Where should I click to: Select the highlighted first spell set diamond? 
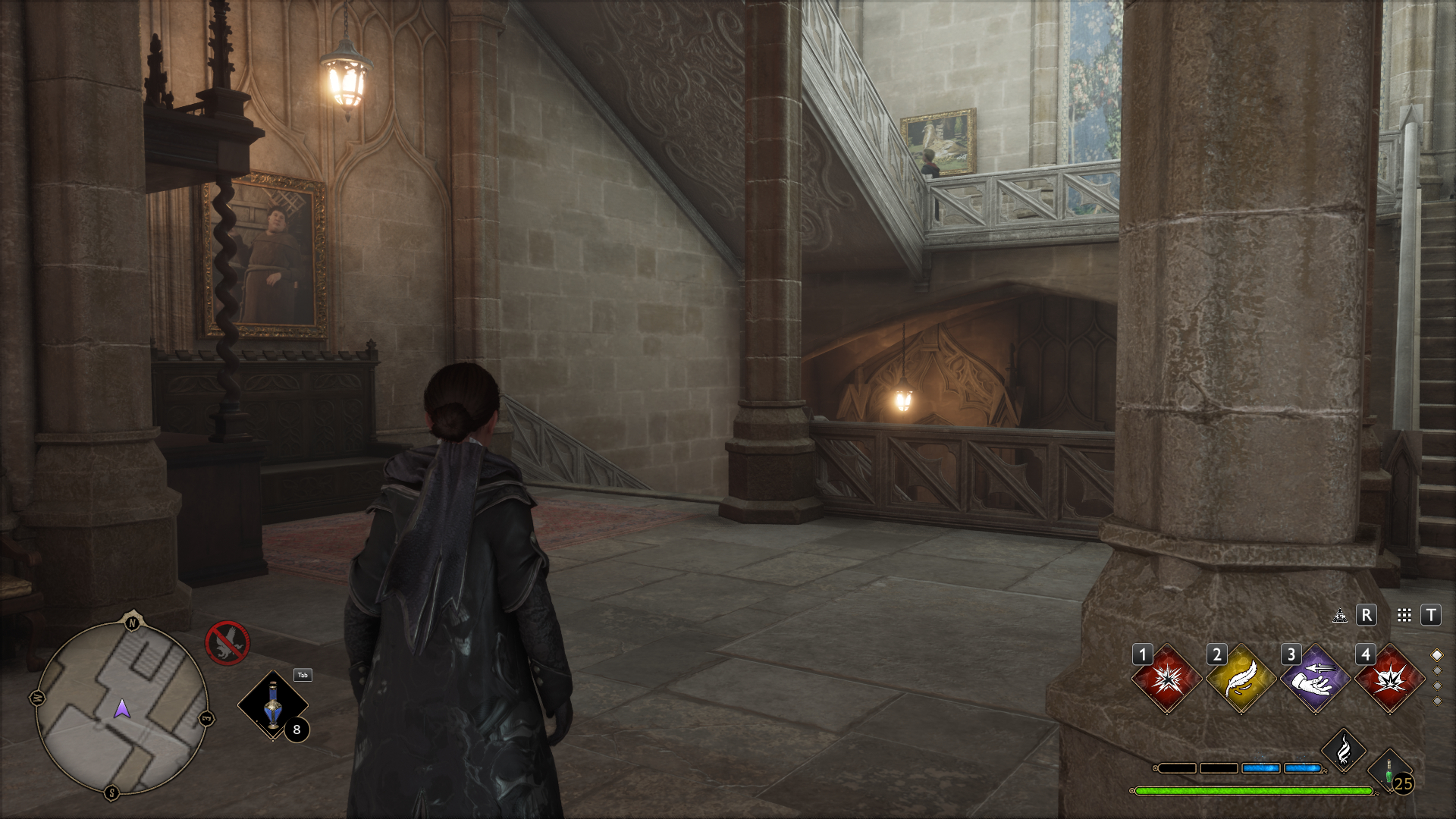[1436, 655]
